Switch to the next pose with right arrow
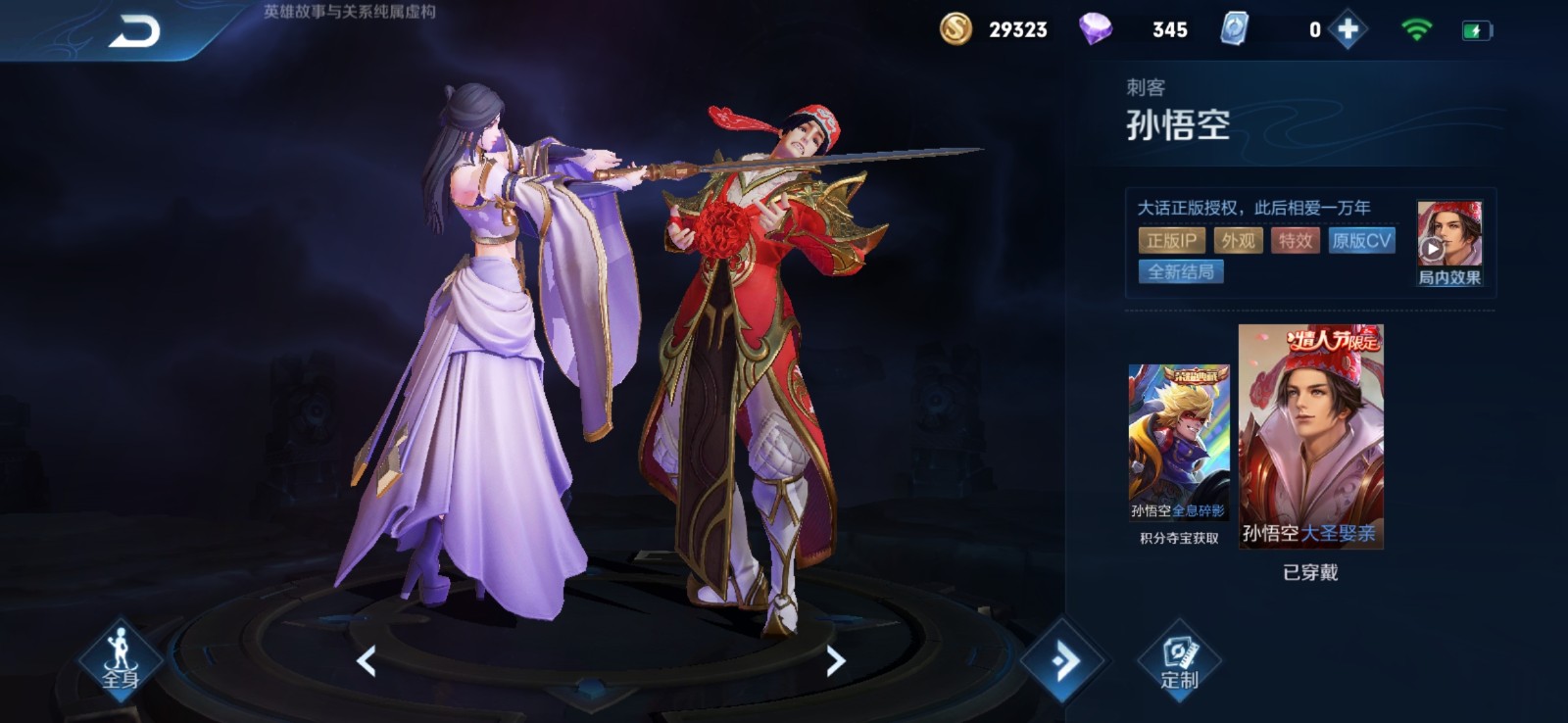 click(835, 661)
